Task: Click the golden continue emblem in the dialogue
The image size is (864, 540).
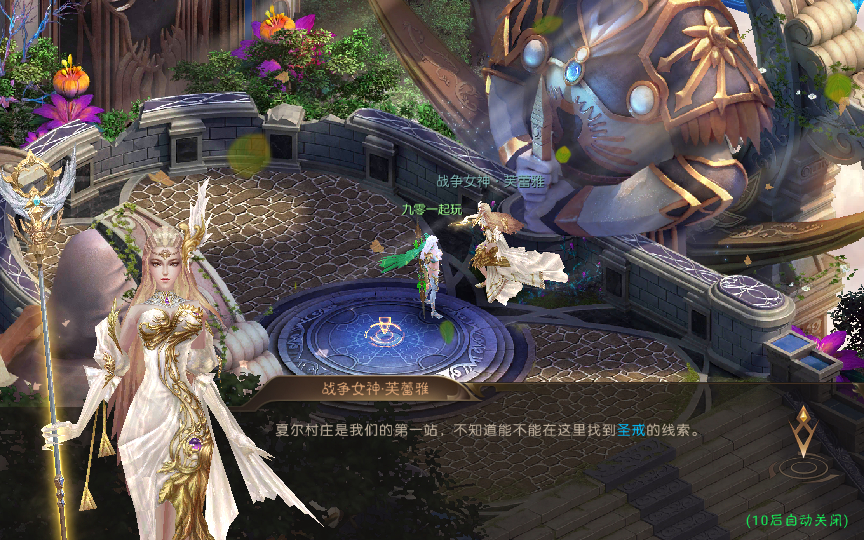Action: tap(803, 436)
